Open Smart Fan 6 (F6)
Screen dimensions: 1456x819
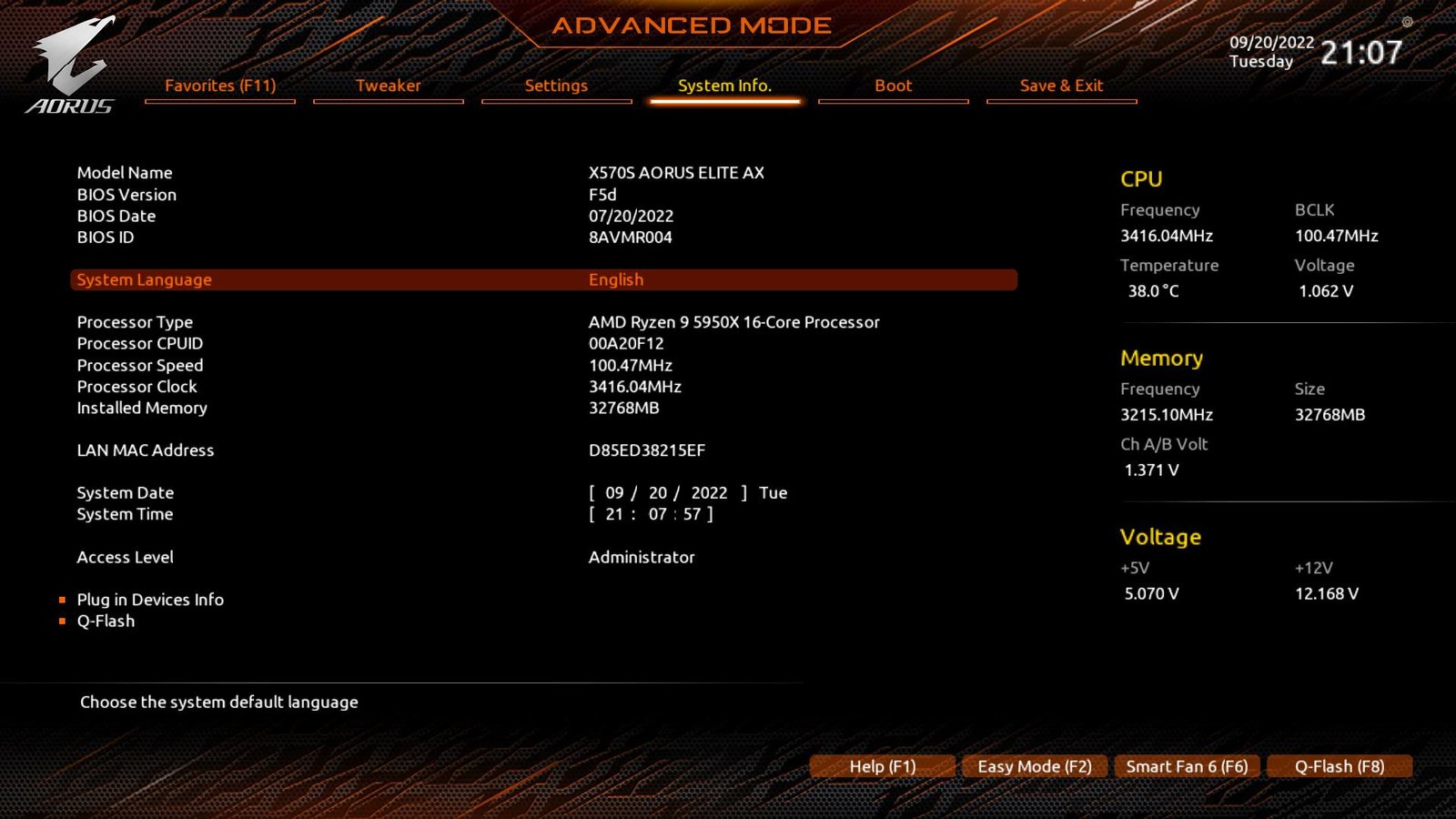point(1187,766)
